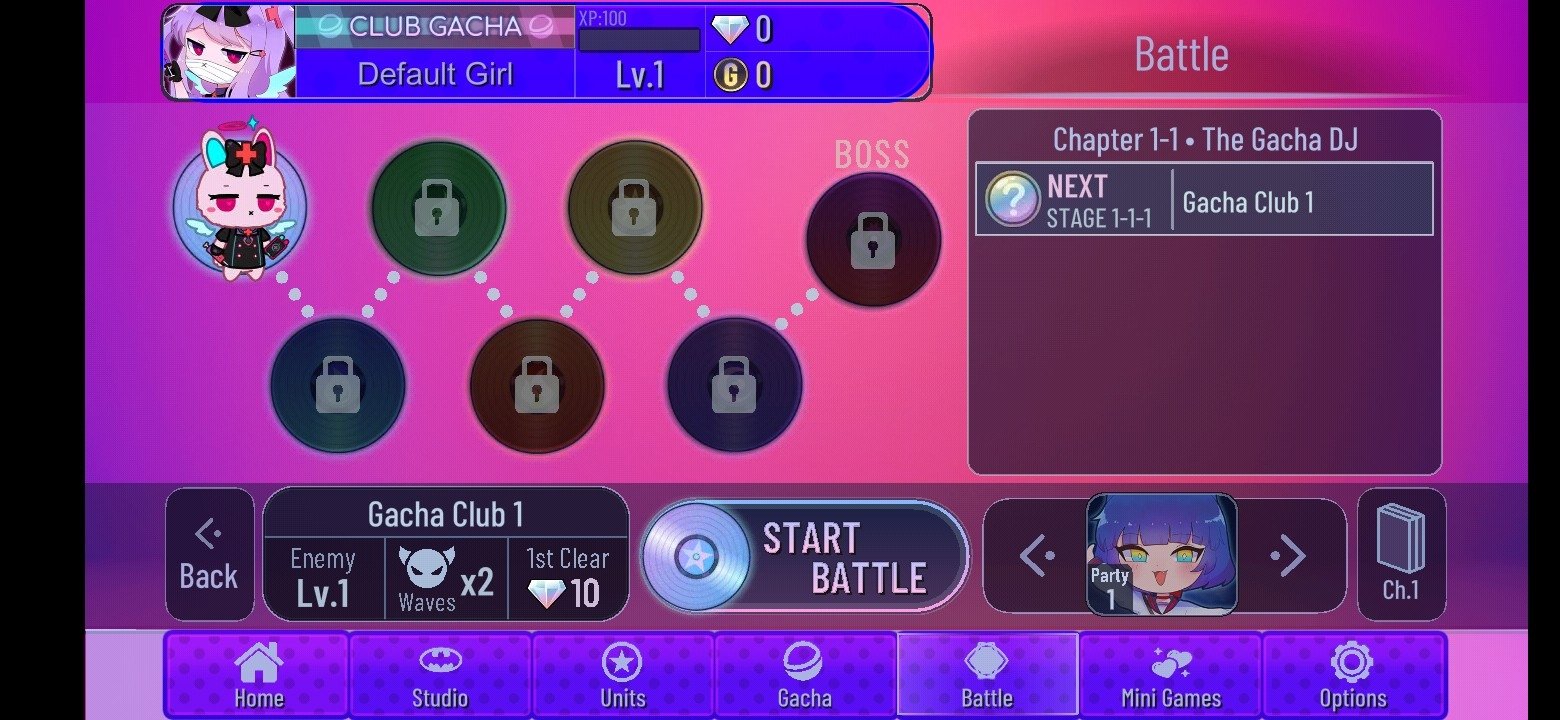Open the Units star icon
Viewport: 1560px width, 720px height.
623,661
